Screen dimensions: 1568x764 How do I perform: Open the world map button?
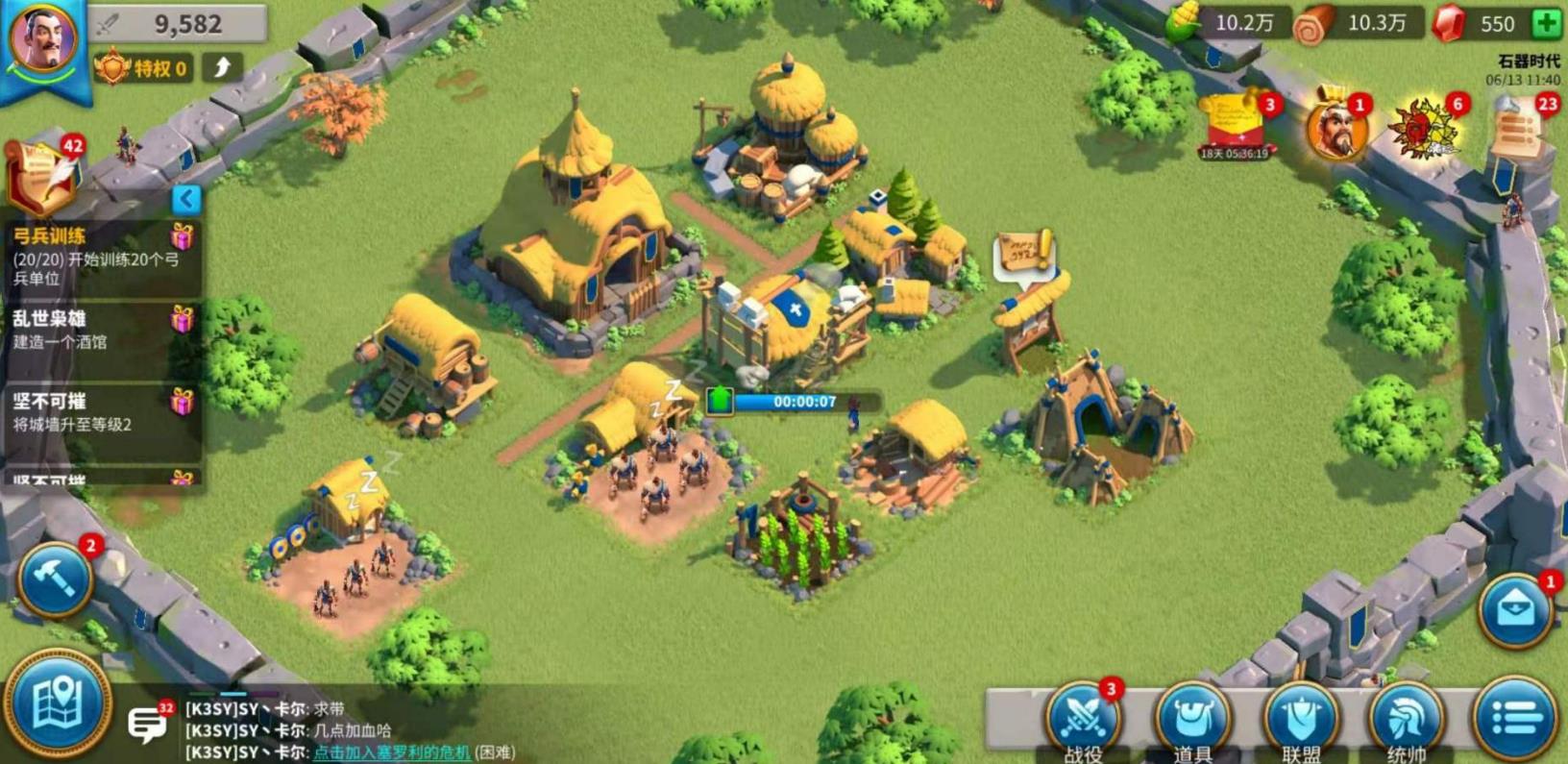[x=58, y=704]
